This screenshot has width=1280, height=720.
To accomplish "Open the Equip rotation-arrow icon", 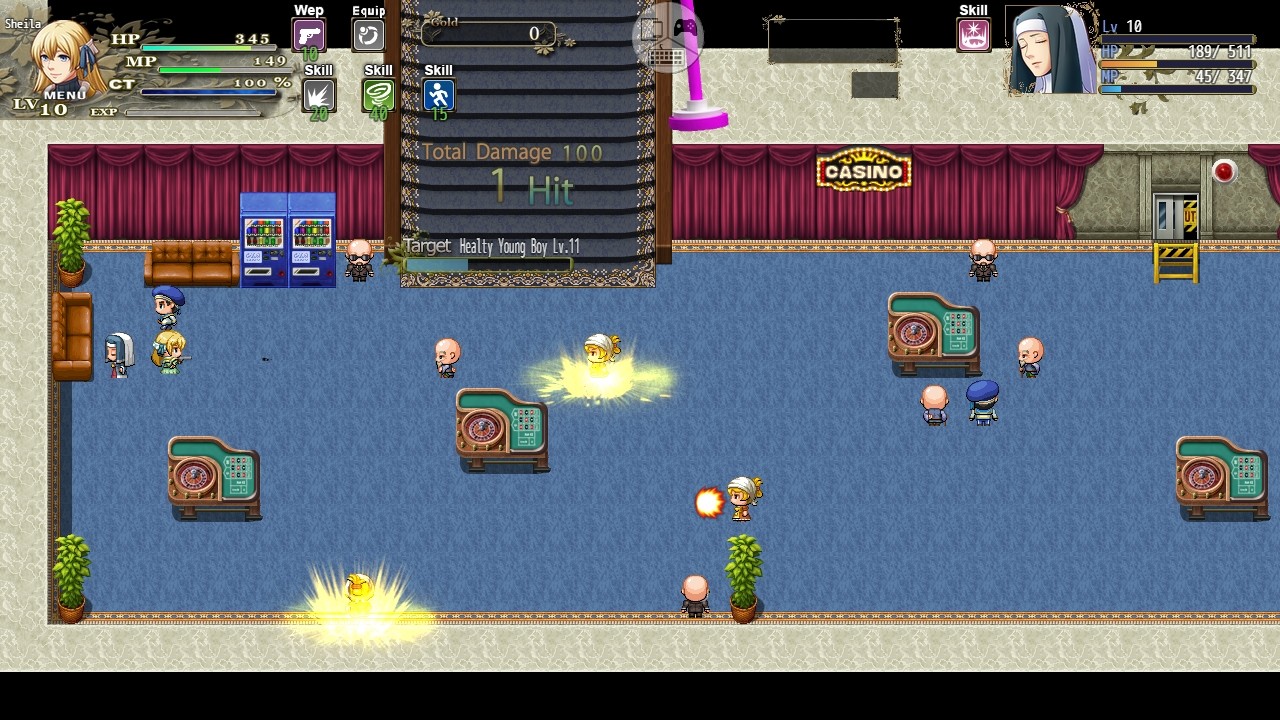I will click(x=367, y=33).
